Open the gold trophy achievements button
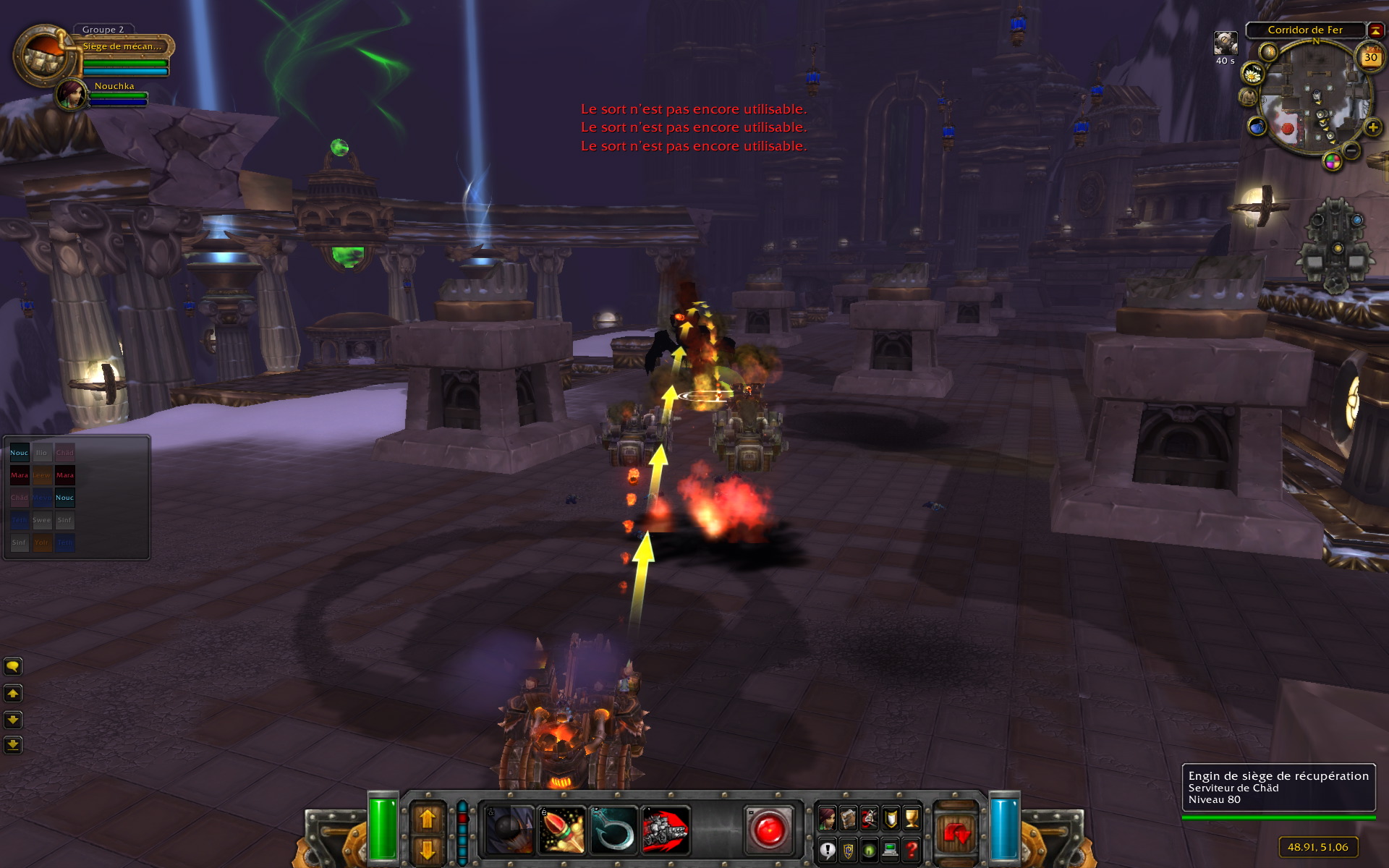The height and width of the screenshot is (868, 1389). [912, 818]
